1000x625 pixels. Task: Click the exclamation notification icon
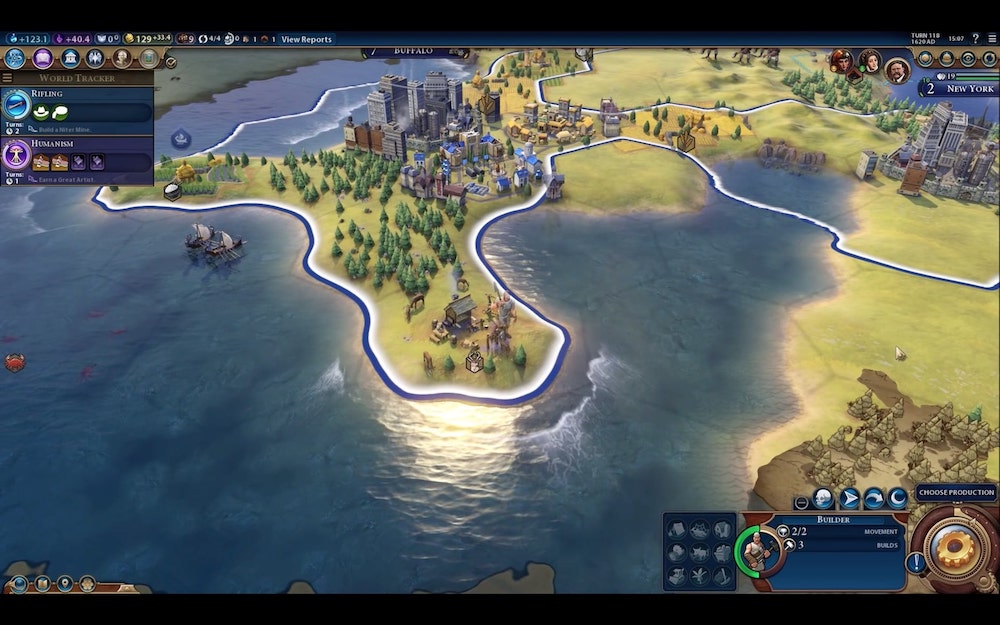point(915,562)
